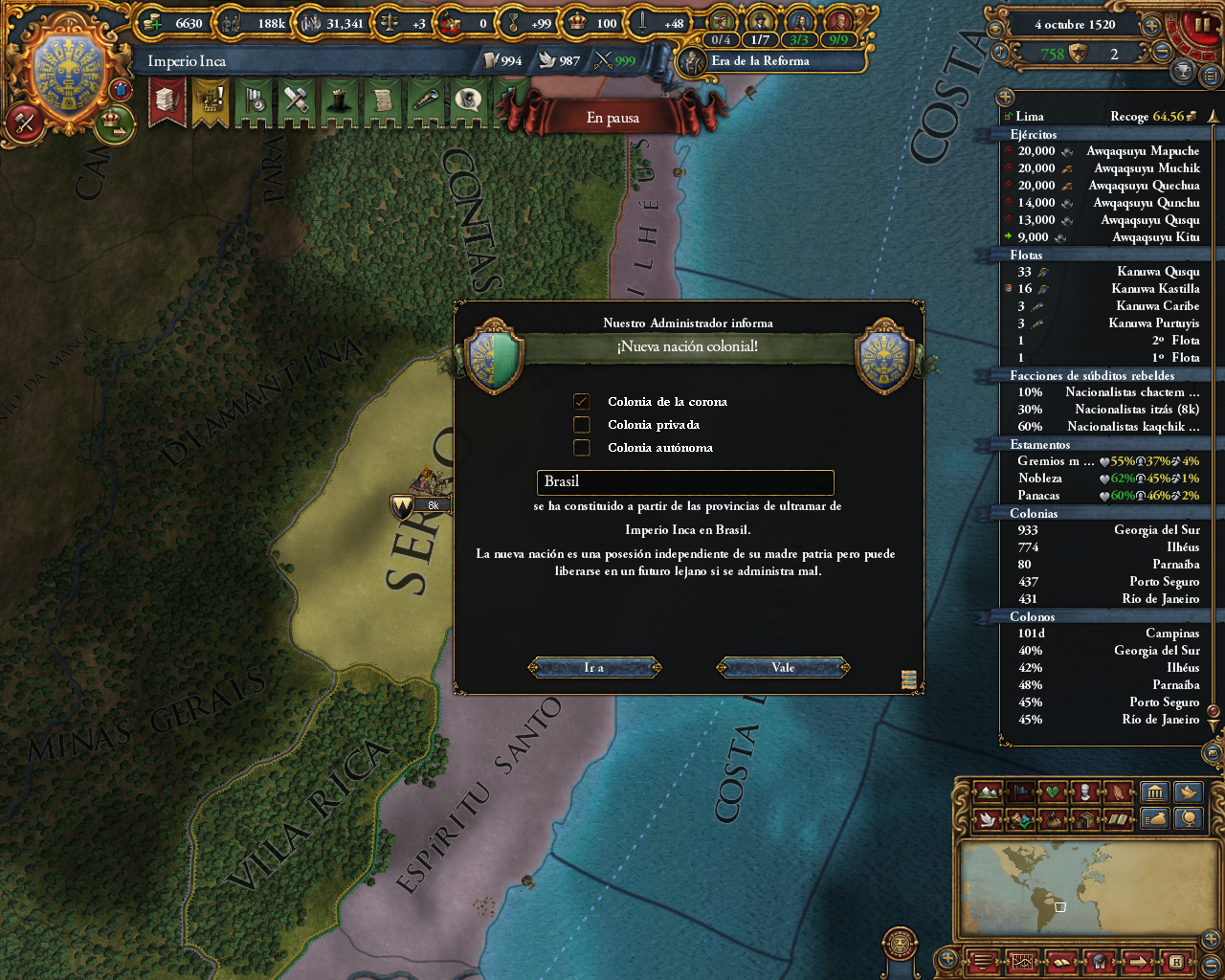
Task: Enable the 'Colonia privada' checkbox
Action: pos(581,424)
